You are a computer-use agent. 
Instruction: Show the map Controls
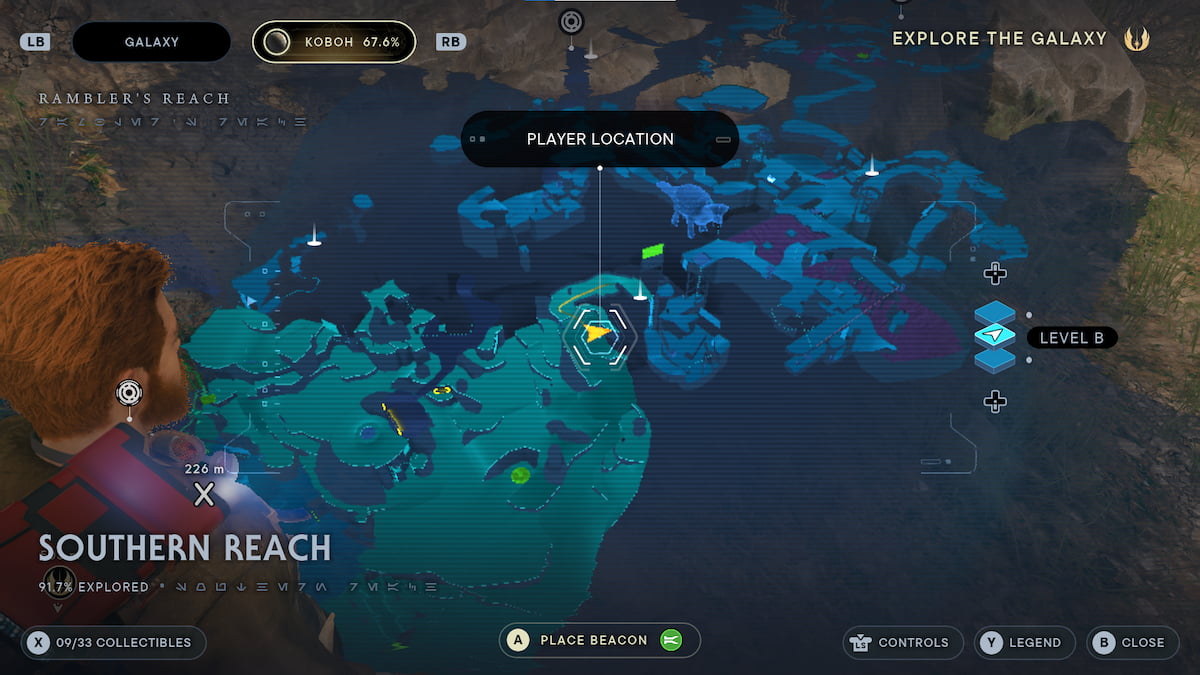pyautogui.click(x=903, y=642)
